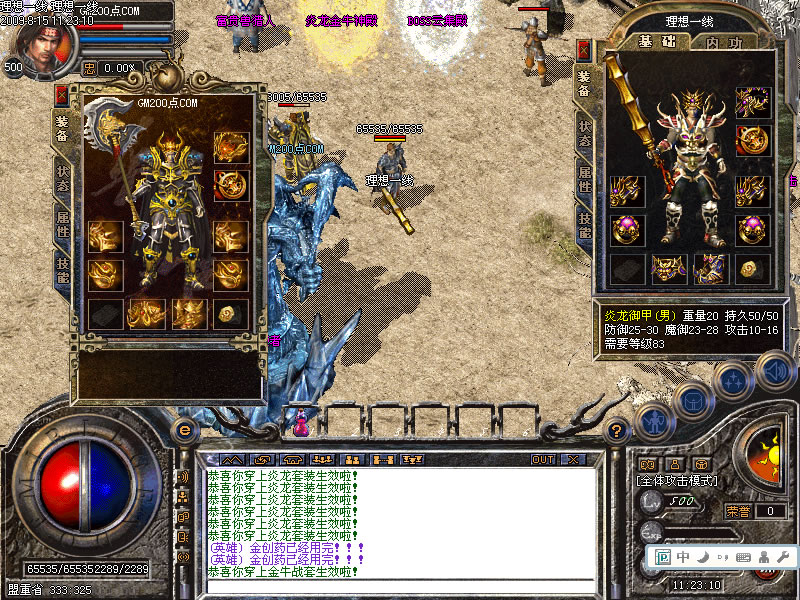Click the speaker sound round button
The width and height of the screenshot is (800, 600).
click(x=774, y=374)
